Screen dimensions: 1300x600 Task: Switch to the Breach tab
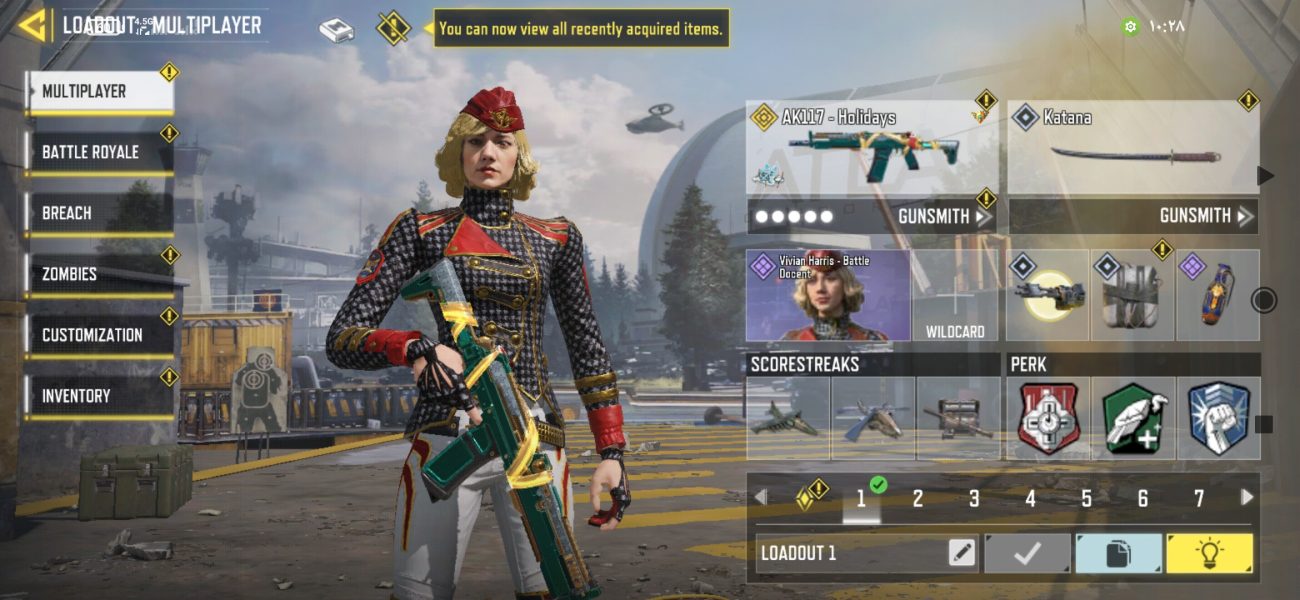99,214
